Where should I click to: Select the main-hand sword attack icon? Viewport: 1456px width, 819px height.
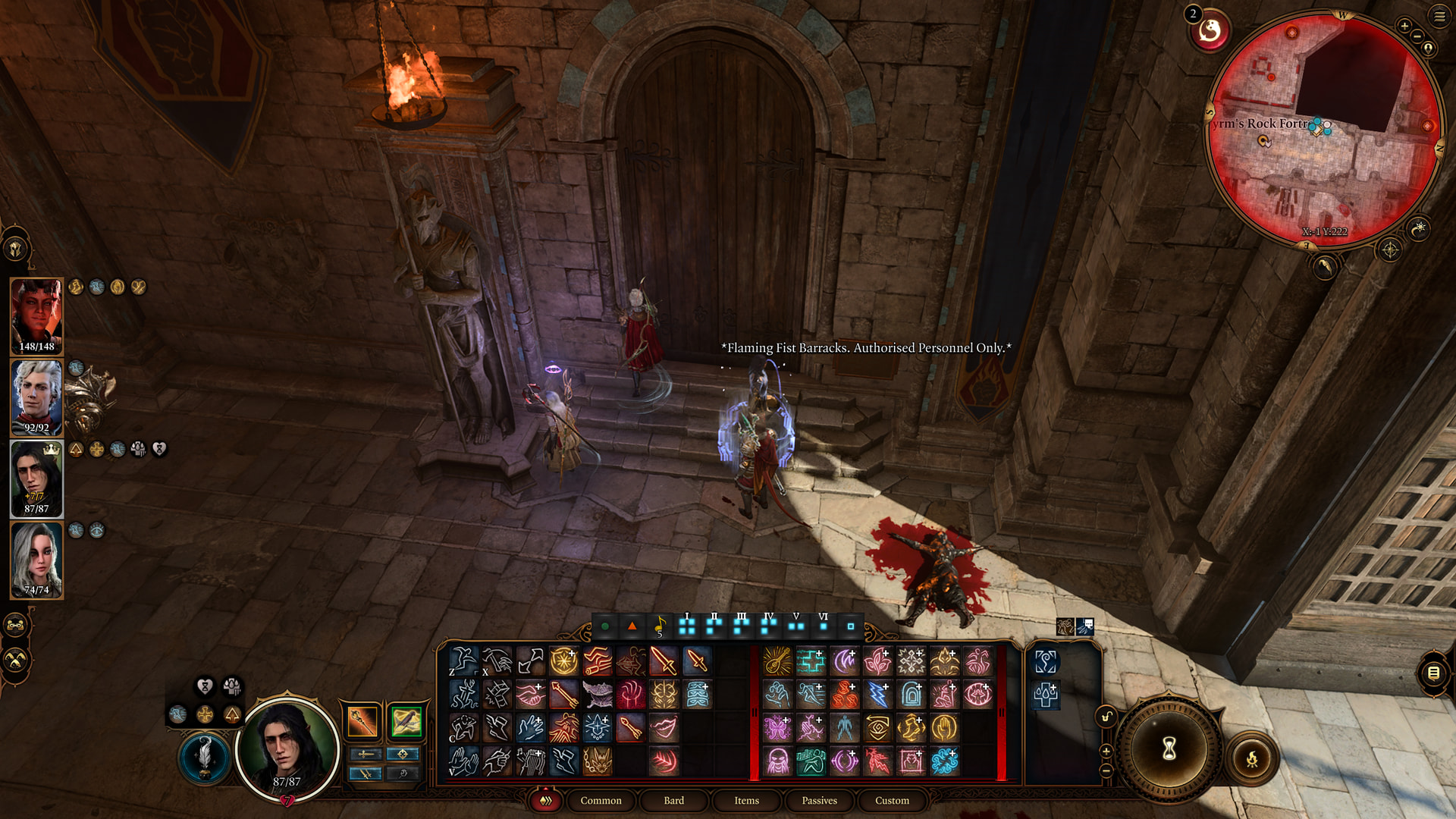click(x=664, y=661)
